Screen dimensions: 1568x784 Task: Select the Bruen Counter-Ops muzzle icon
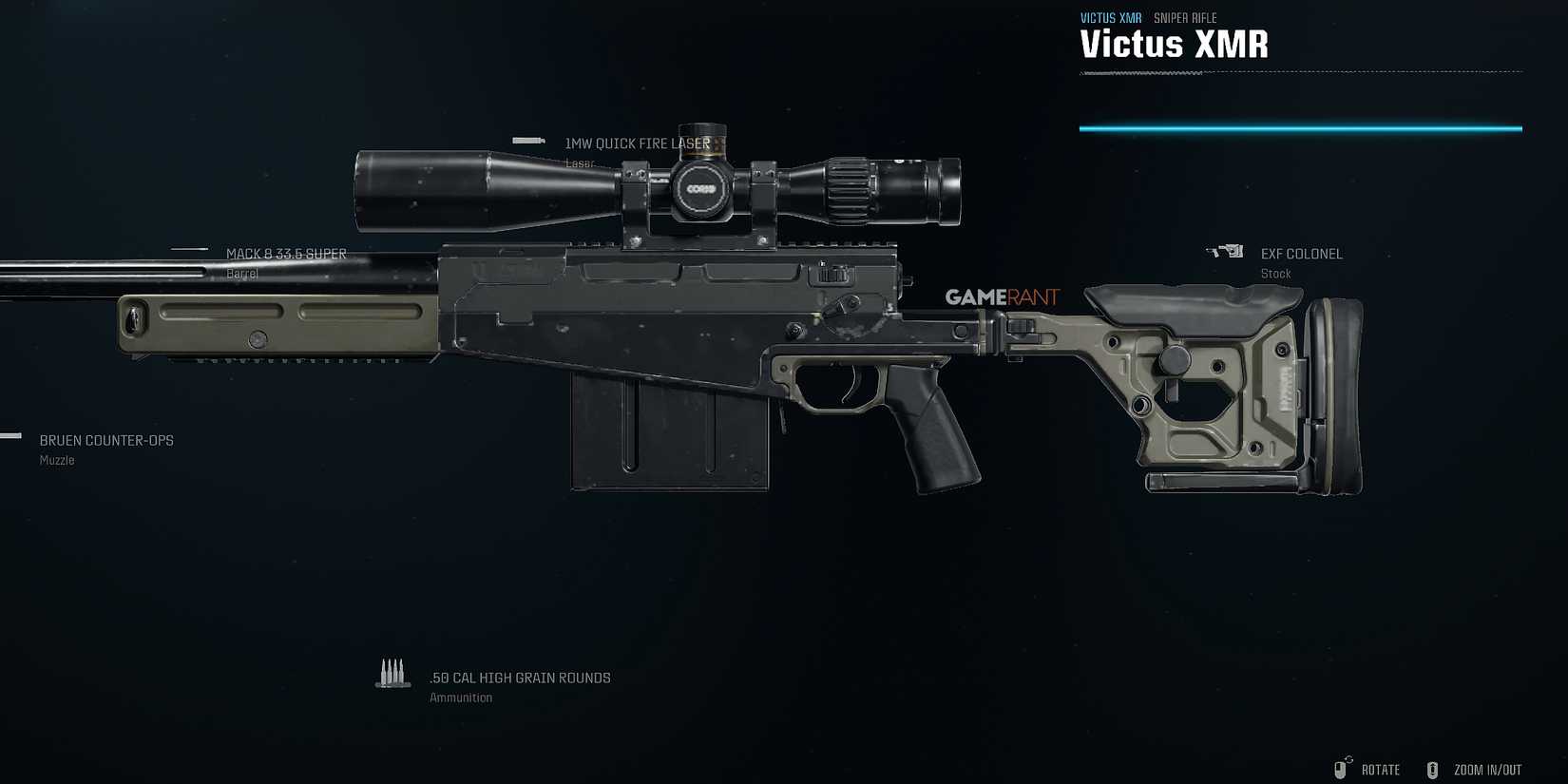tap(11, 436)
